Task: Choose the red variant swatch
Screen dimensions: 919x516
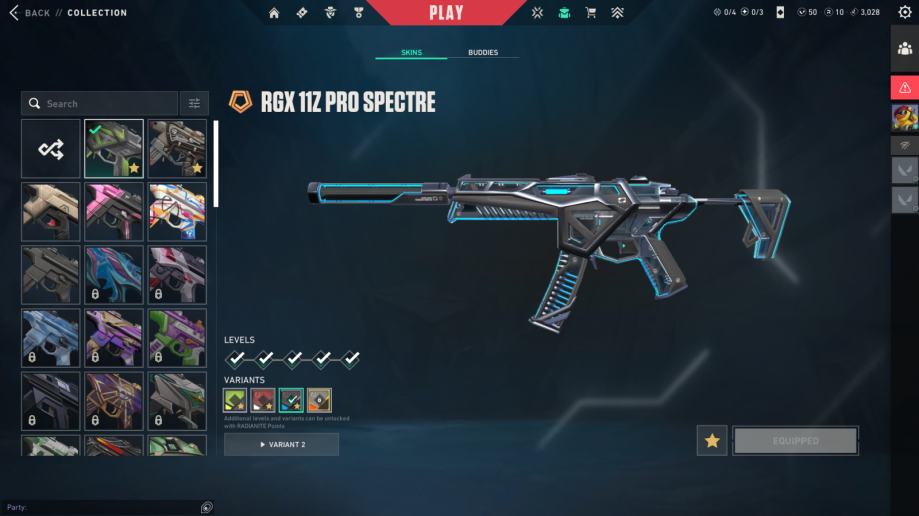Action: point(263,400)
